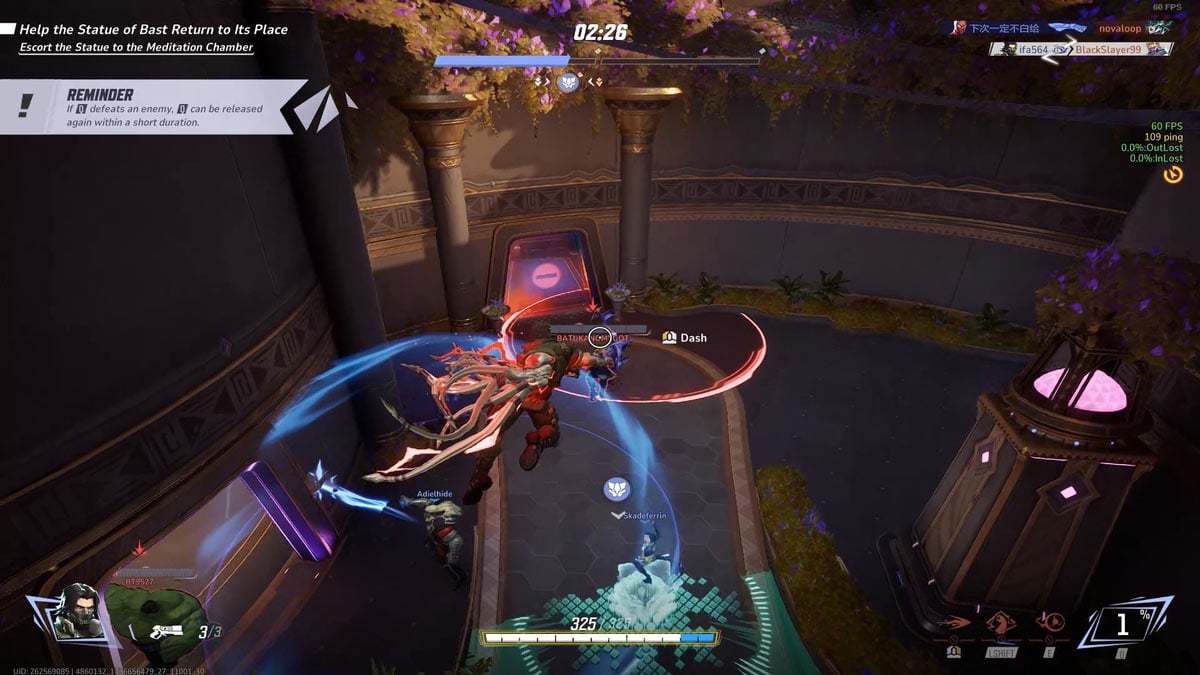Open the Reminder tip panel
The image size is (1200, 675).
click(x=150, y=107)
